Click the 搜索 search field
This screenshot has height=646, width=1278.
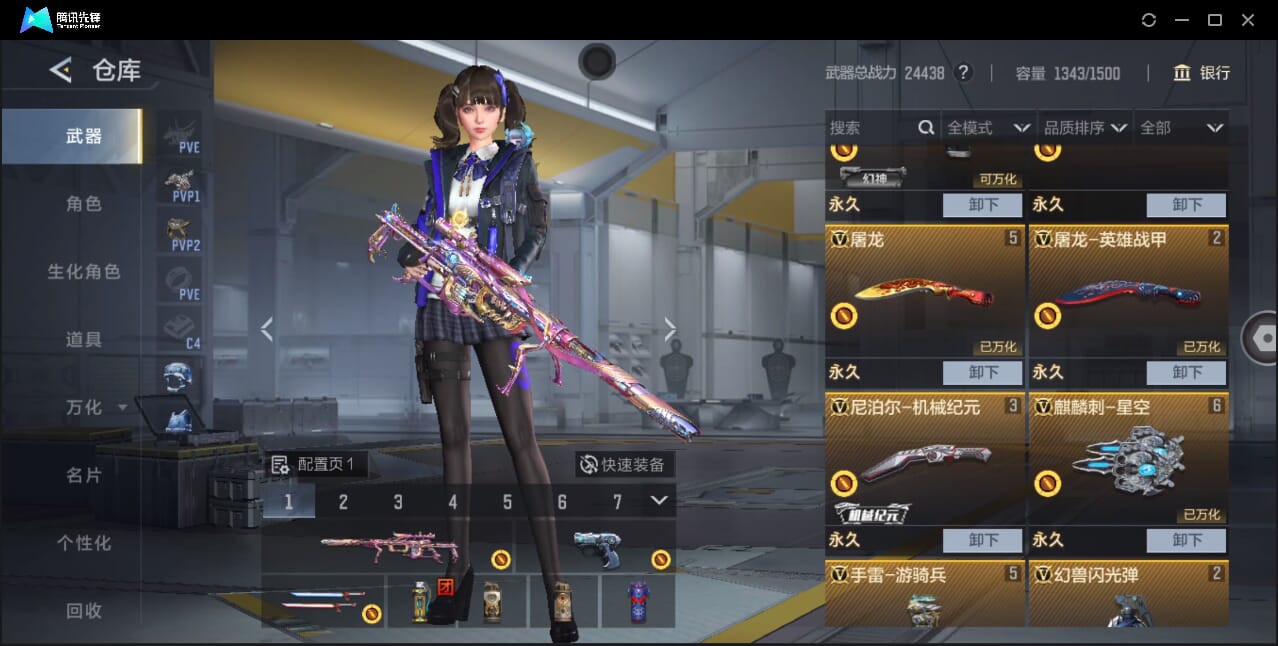[x=870, y=128]
